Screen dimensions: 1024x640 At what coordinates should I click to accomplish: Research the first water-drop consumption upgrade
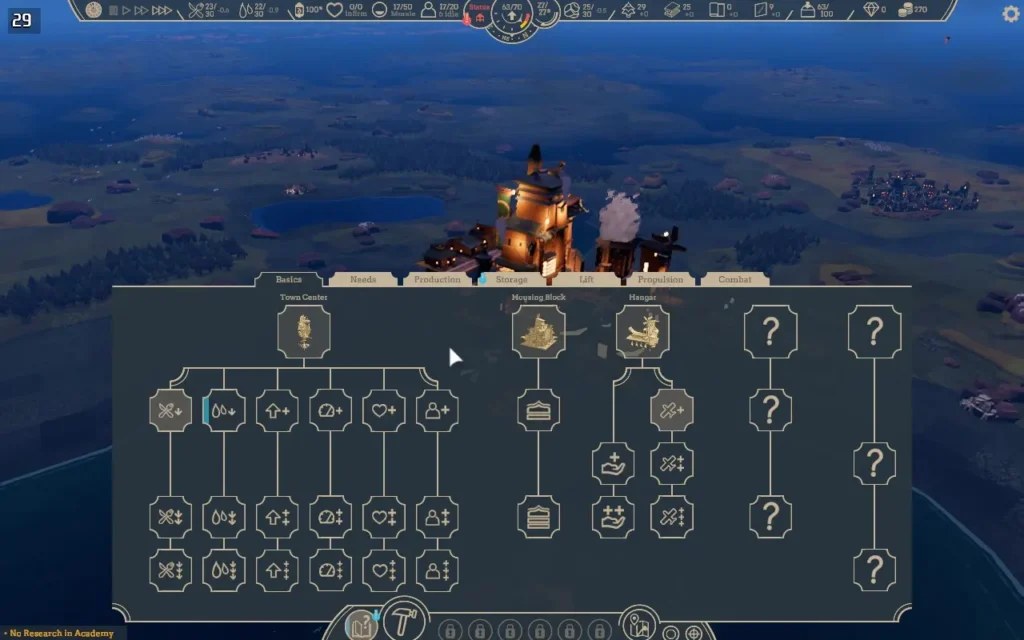click(224, 410)
